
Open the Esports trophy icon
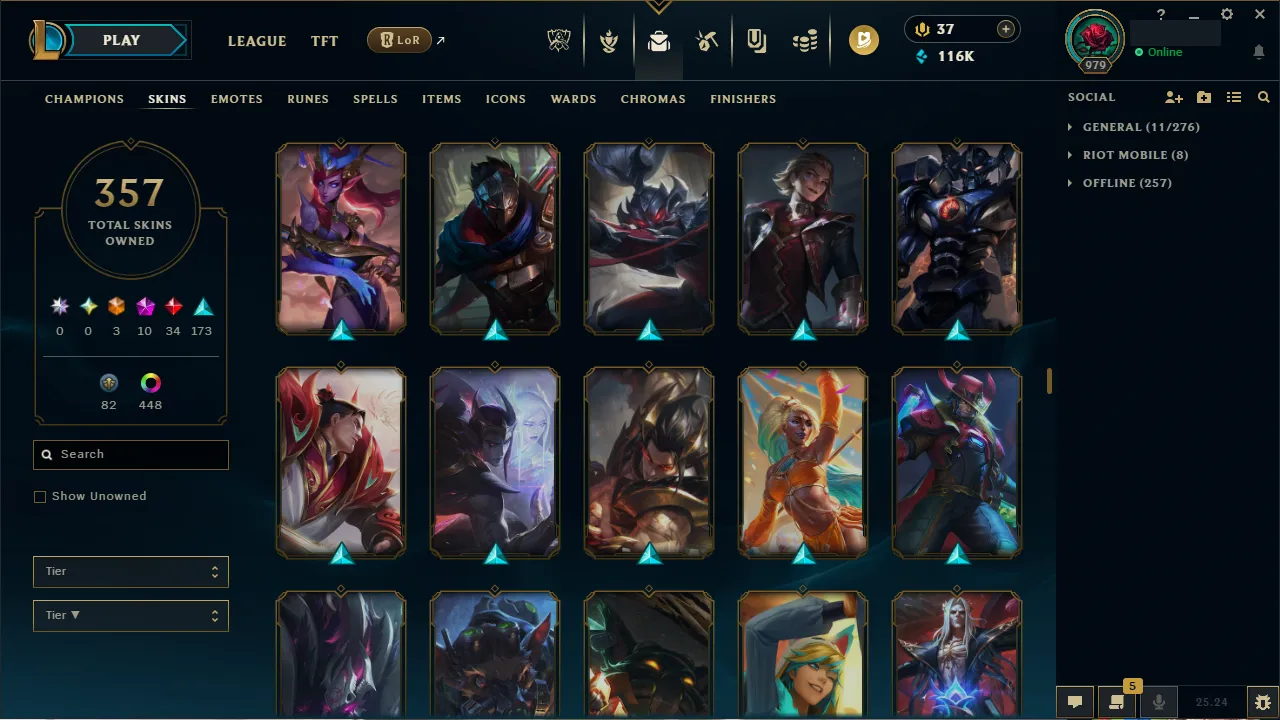tap(559, 40)
